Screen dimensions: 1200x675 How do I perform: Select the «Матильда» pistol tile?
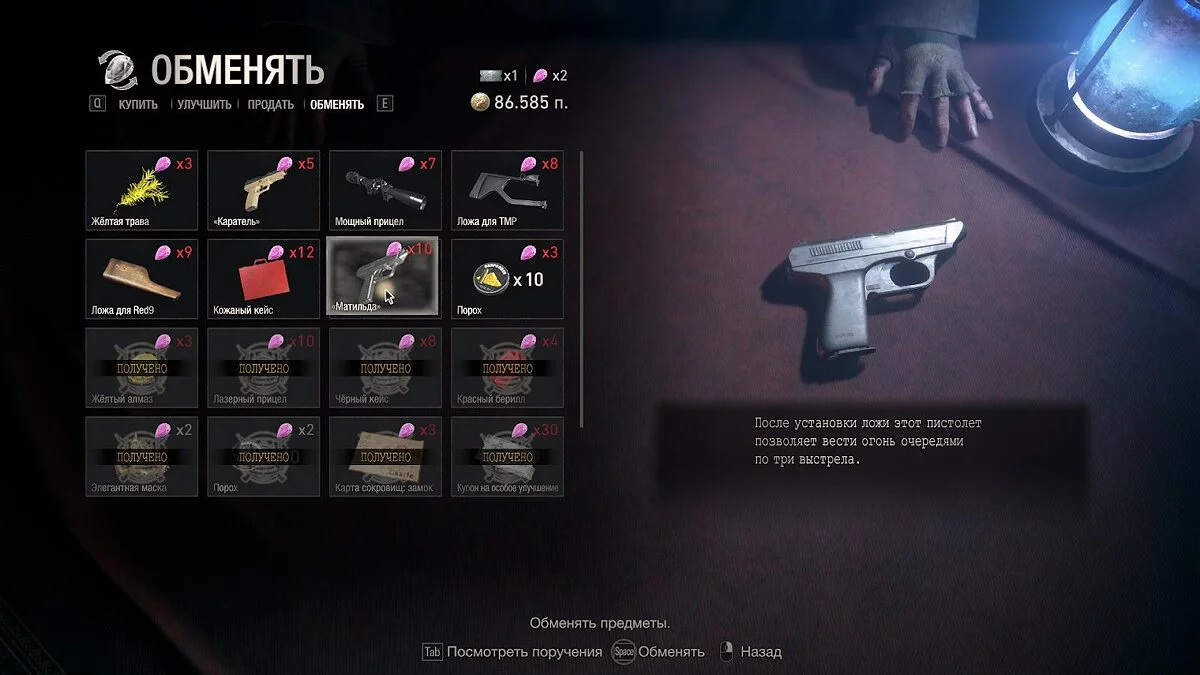pyautogui.click(x=385, y=279)
